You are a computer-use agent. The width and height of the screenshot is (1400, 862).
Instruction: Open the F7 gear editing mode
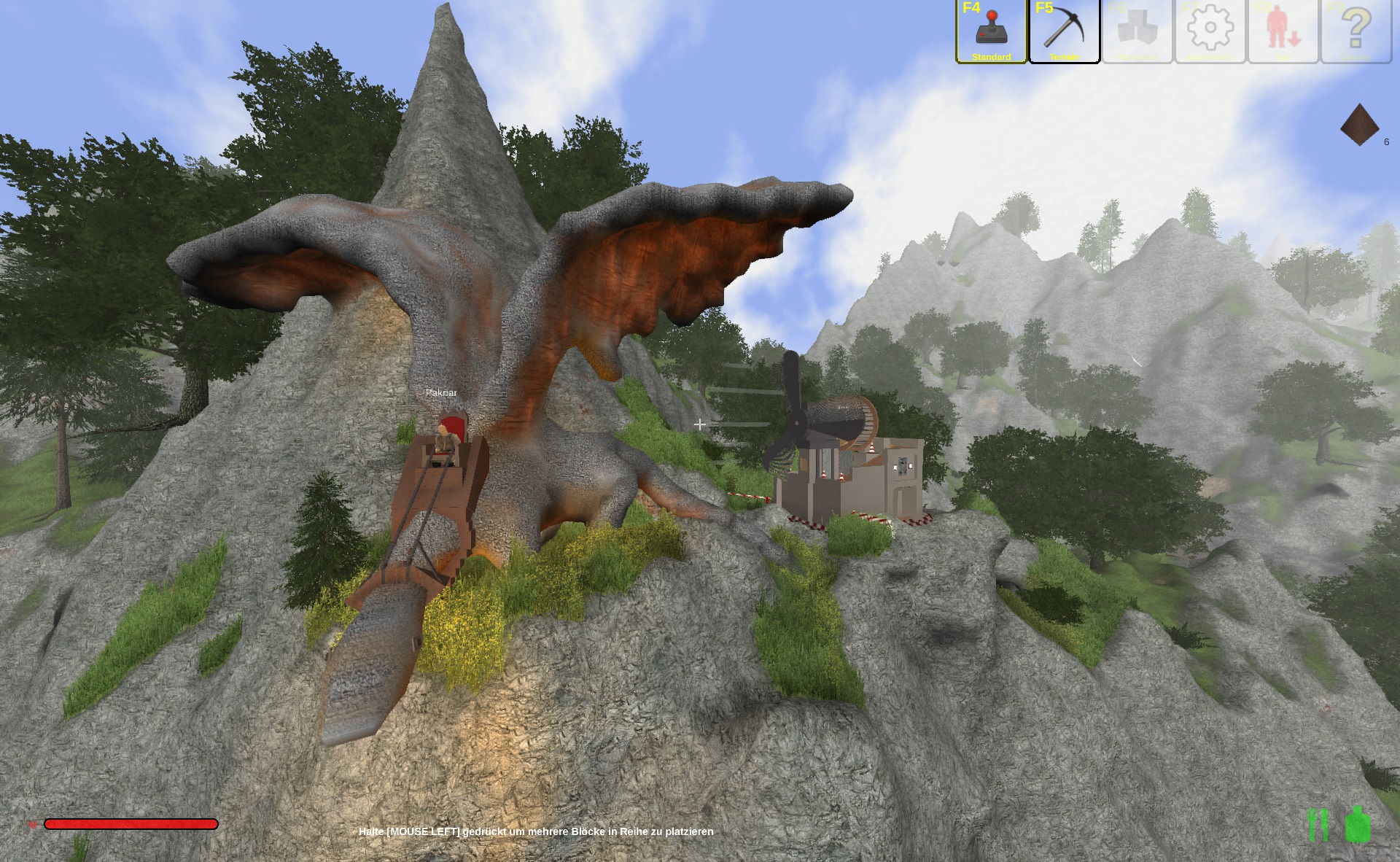pos(1210,31)
